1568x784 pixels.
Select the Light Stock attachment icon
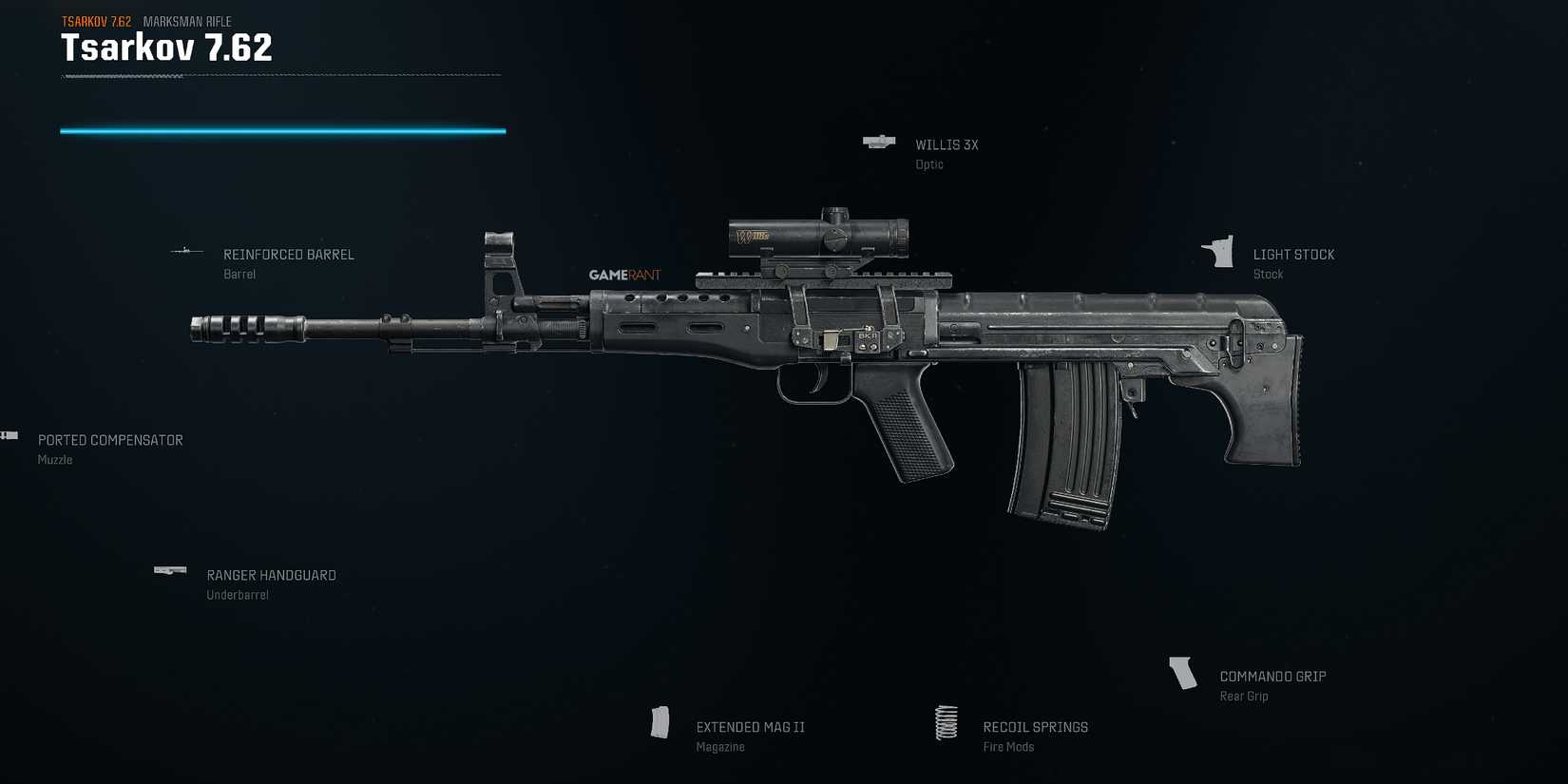(1219, 253)
